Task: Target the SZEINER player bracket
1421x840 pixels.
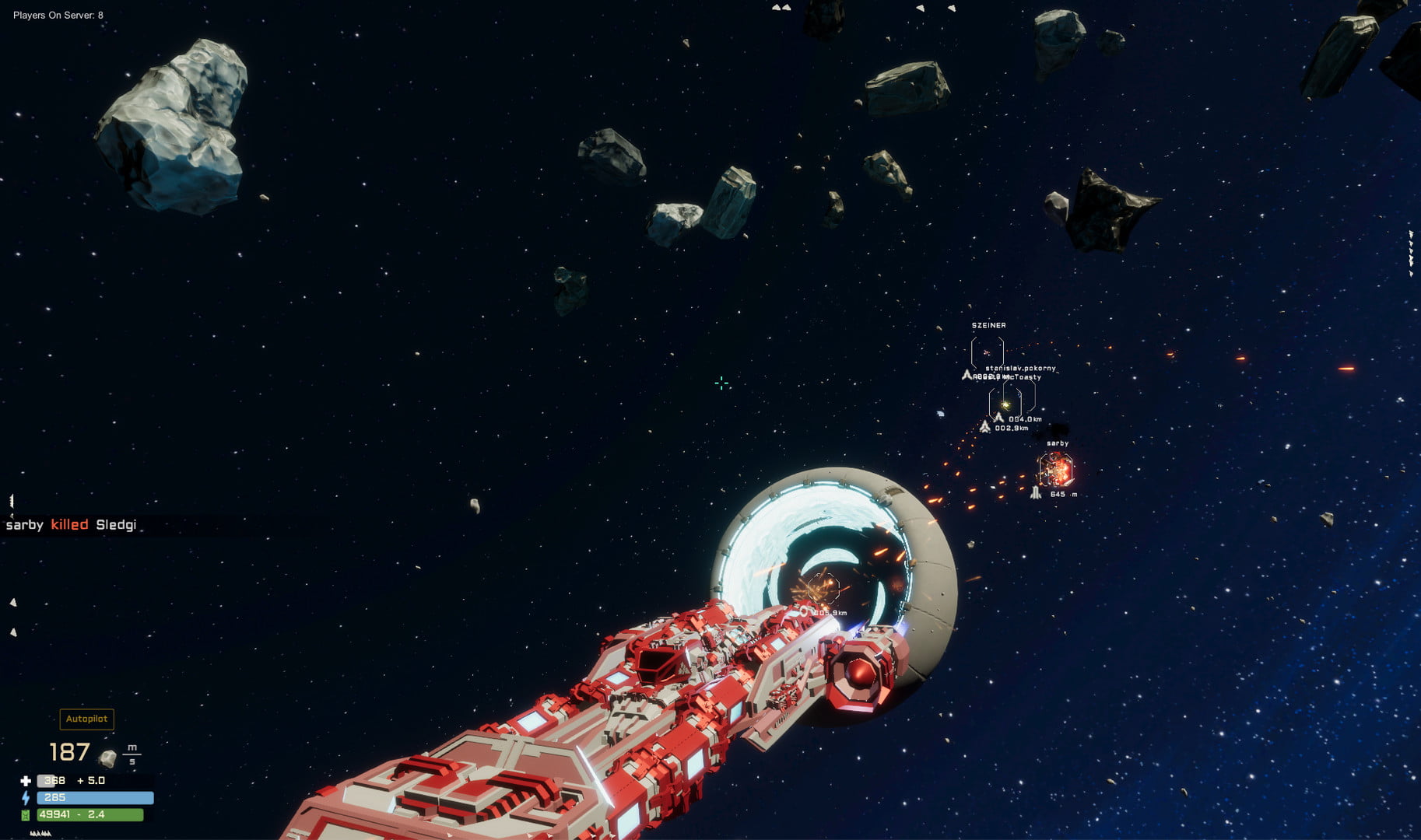Action: click(x=987, y=352)
